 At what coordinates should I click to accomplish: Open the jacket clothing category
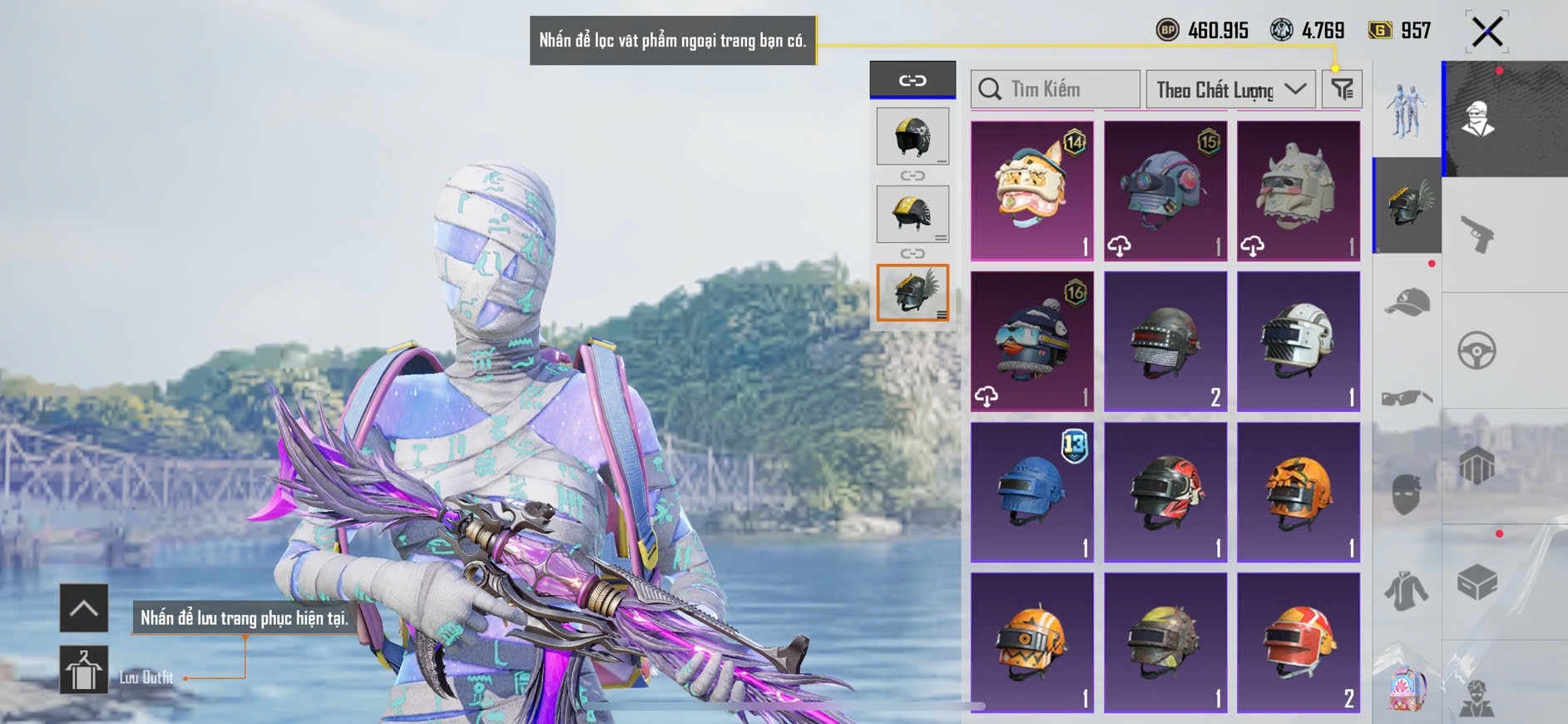pyautogui.click(x=1407, y=591)
